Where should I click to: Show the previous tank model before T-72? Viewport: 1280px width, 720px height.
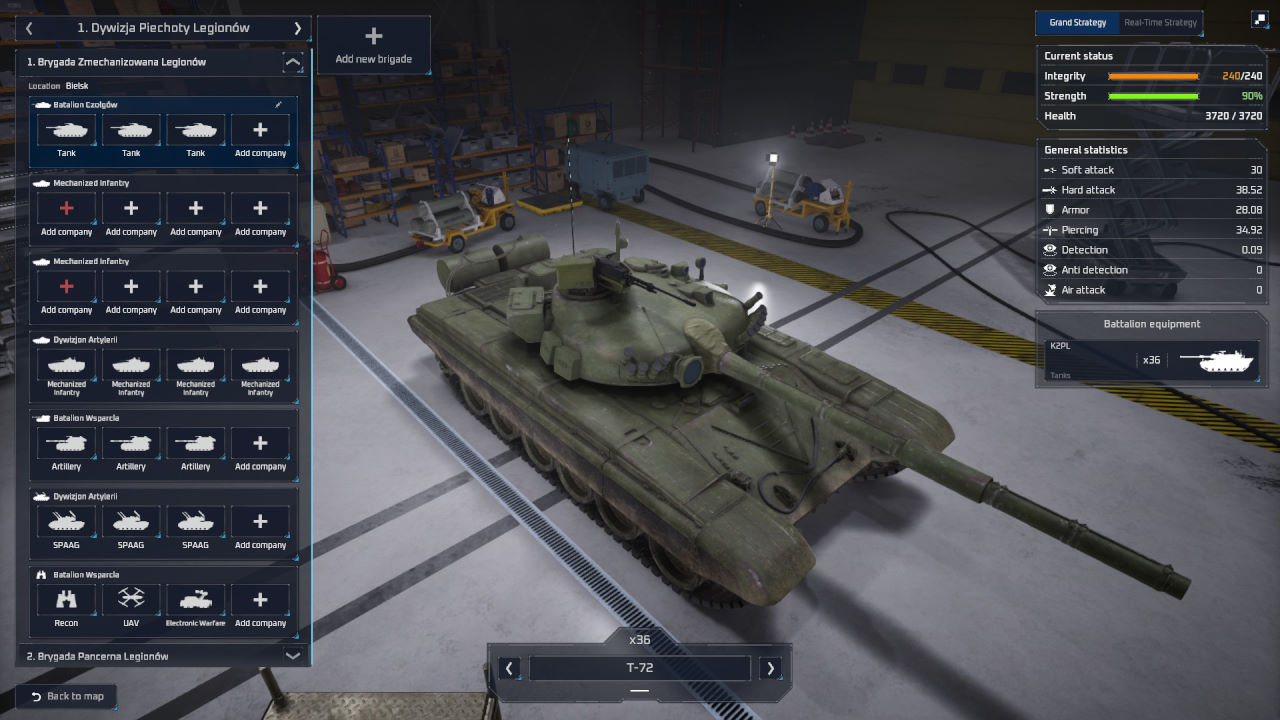[510, 668]
